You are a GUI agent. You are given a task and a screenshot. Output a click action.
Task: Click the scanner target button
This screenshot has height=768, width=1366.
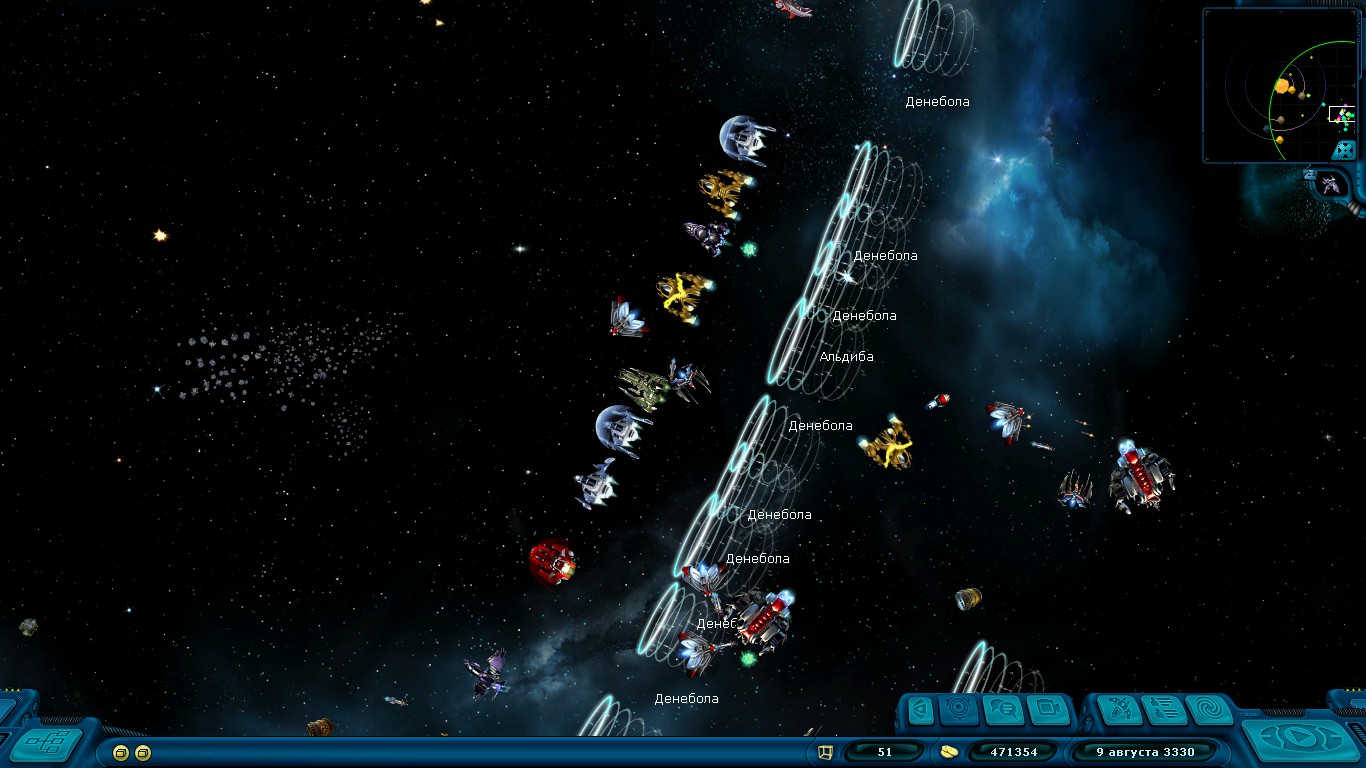(x=960, y=710)
